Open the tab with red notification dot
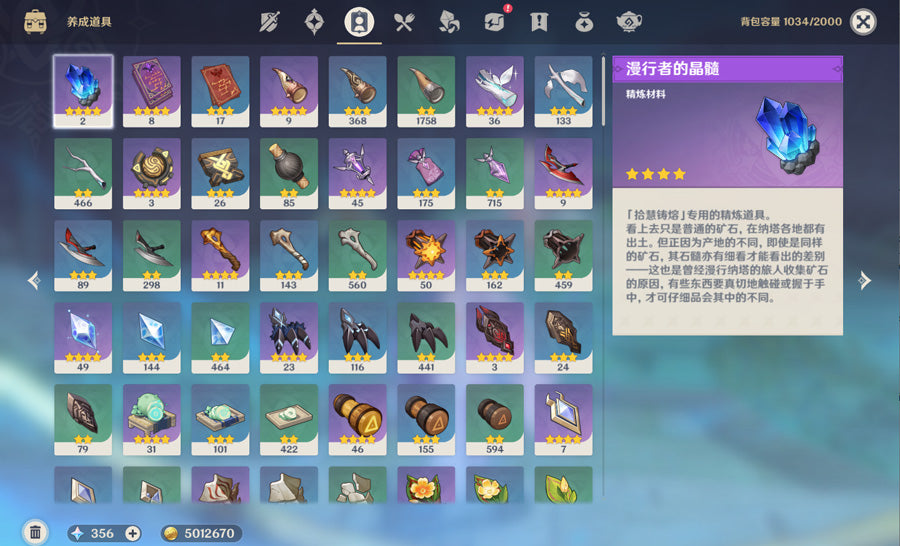Screen dimensions: 900x546 (495, 22)
